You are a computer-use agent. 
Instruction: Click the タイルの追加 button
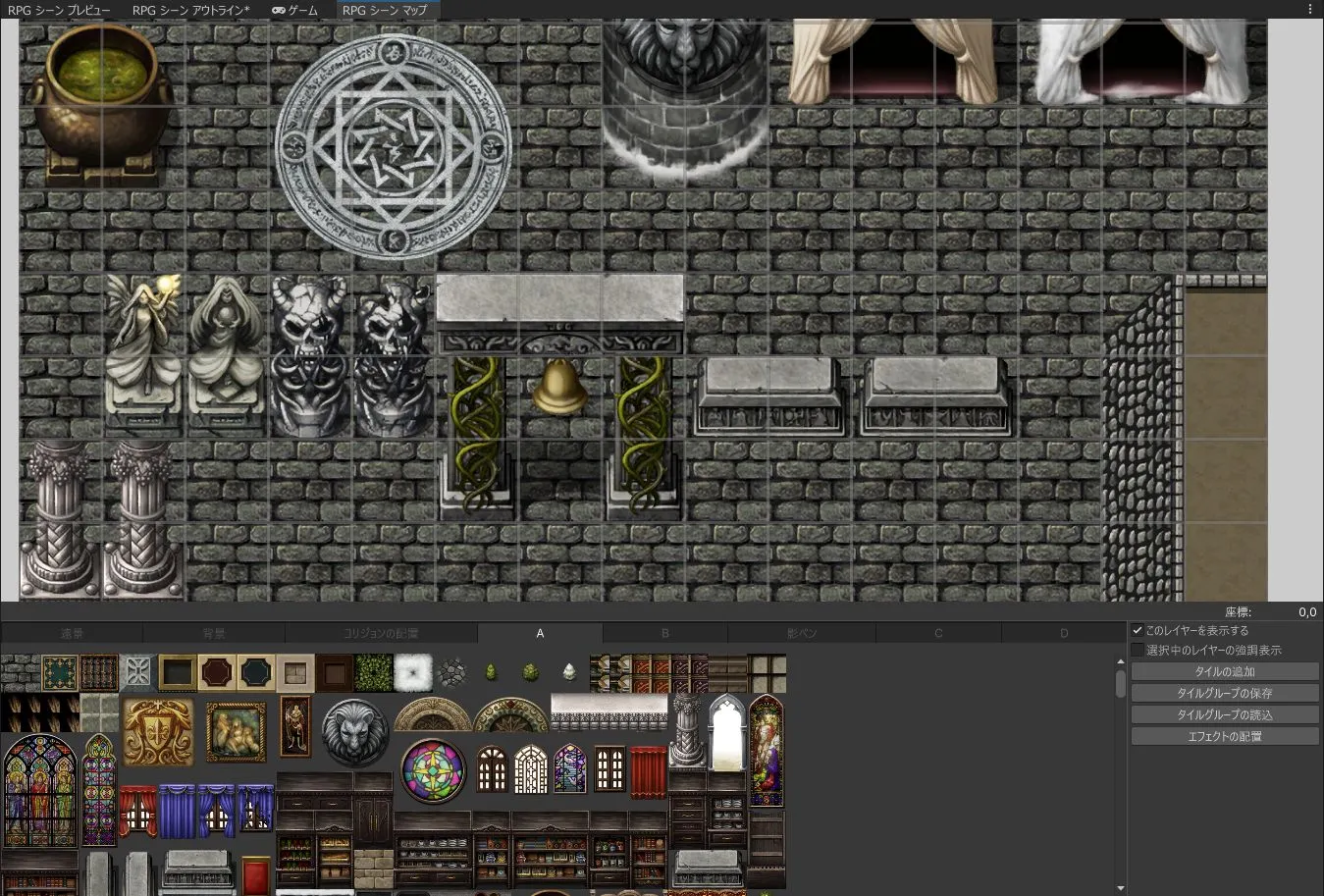[x=1224, y=672]
